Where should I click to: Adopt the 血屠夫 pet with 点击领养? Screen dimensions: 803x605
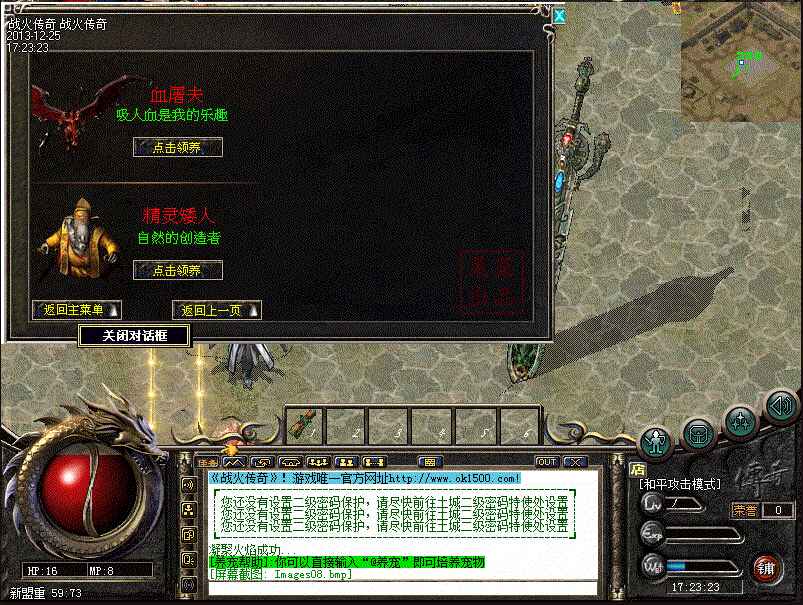coord(177,147)
